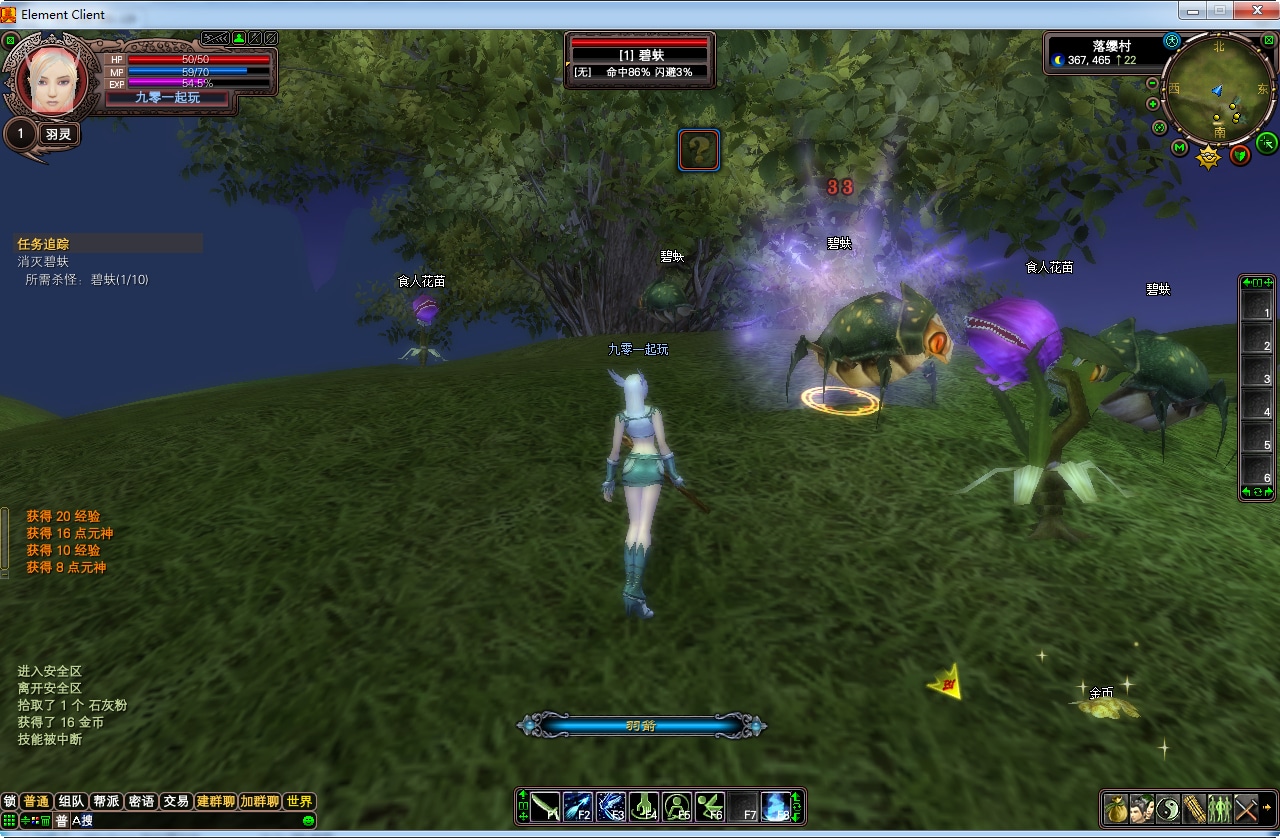
Task: Choose the 交易 chat channel tab
Action: point(176,801)
